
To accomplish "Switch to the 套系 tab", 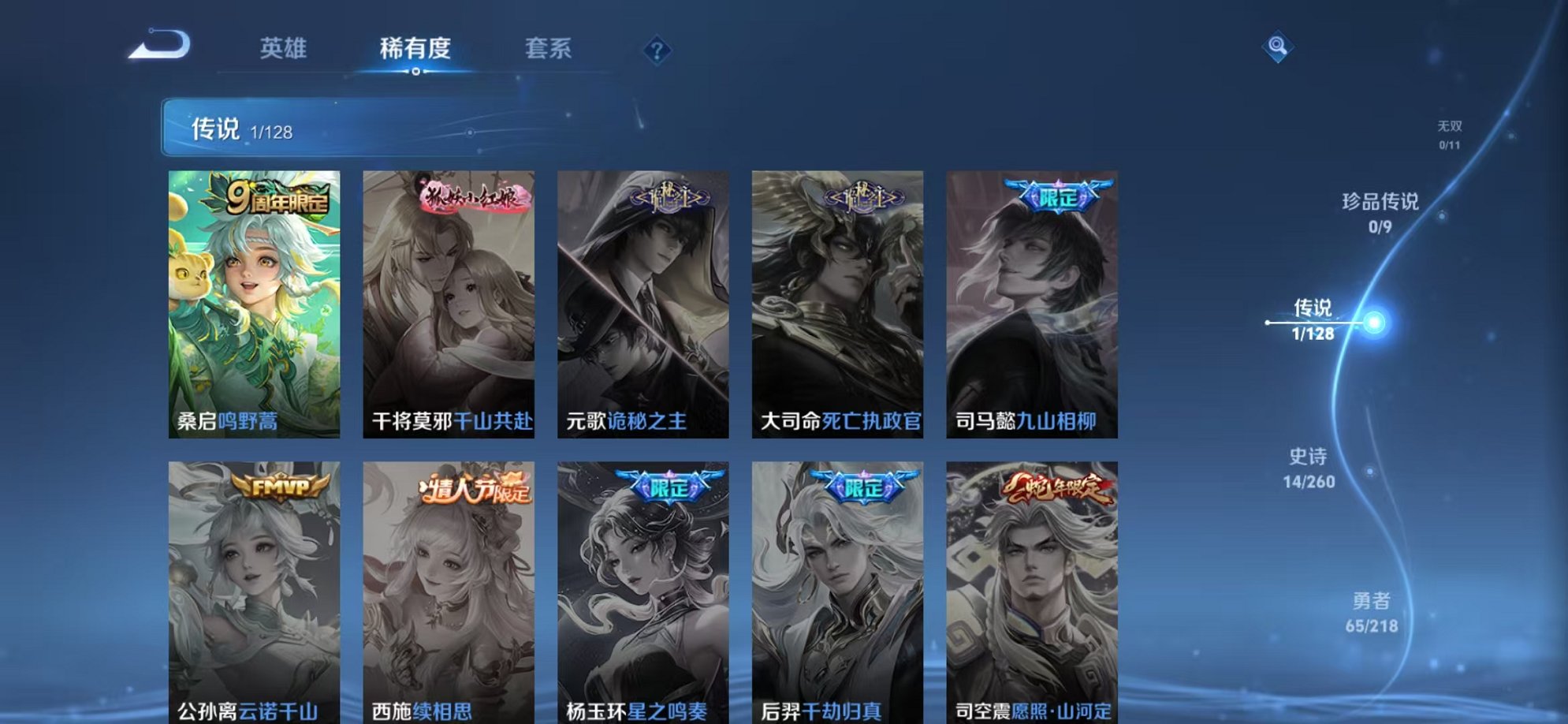I will 551,48.
